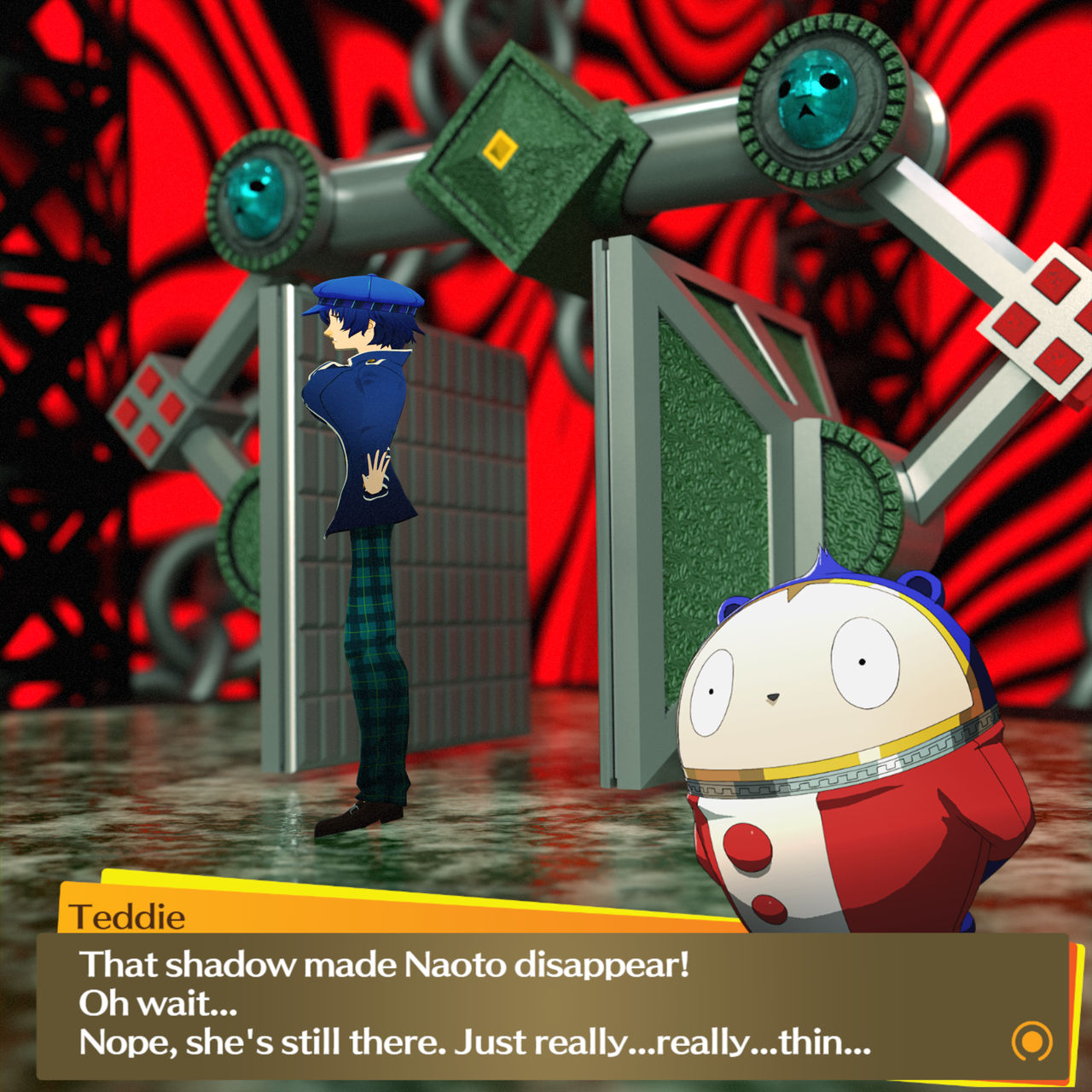Select the Teddie nameplate
This screenshot has width=1092, height=1092.
(128, 915)
